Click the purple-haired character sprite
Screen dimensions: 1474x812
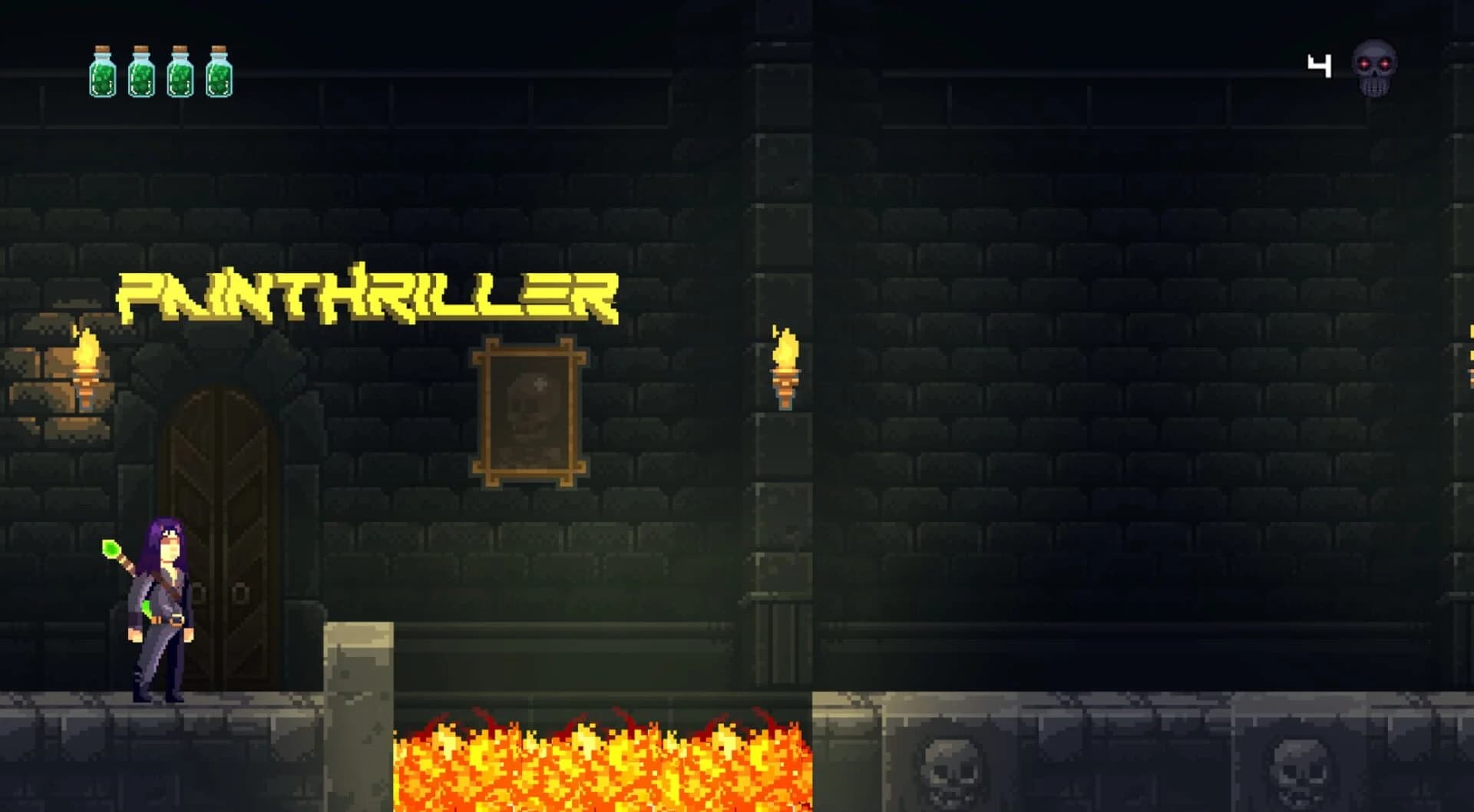pyautogui.click(x=160, y=606)
